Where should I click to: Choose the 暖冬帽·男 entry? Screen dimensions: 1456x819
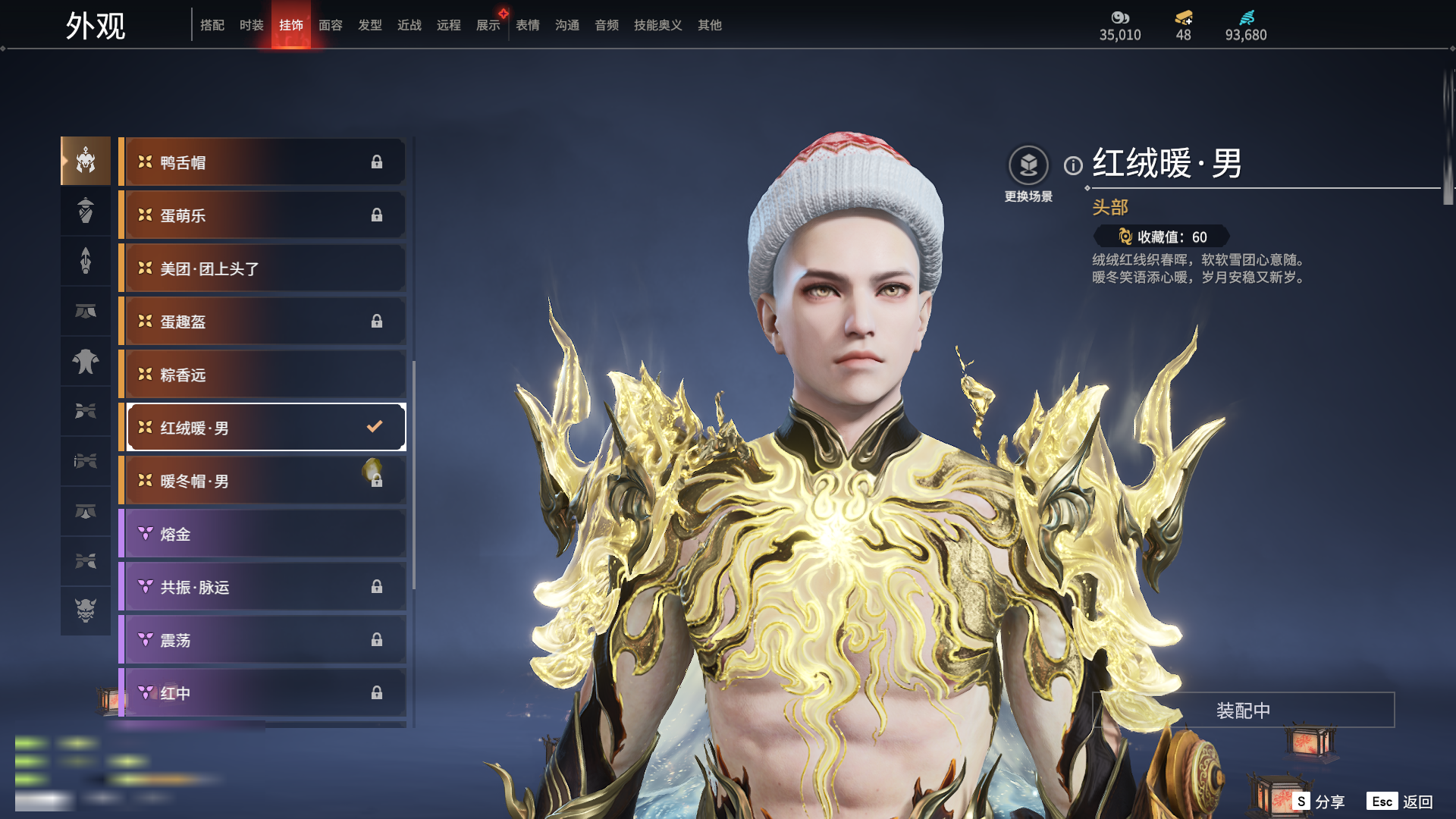click(x=263, y=481)
